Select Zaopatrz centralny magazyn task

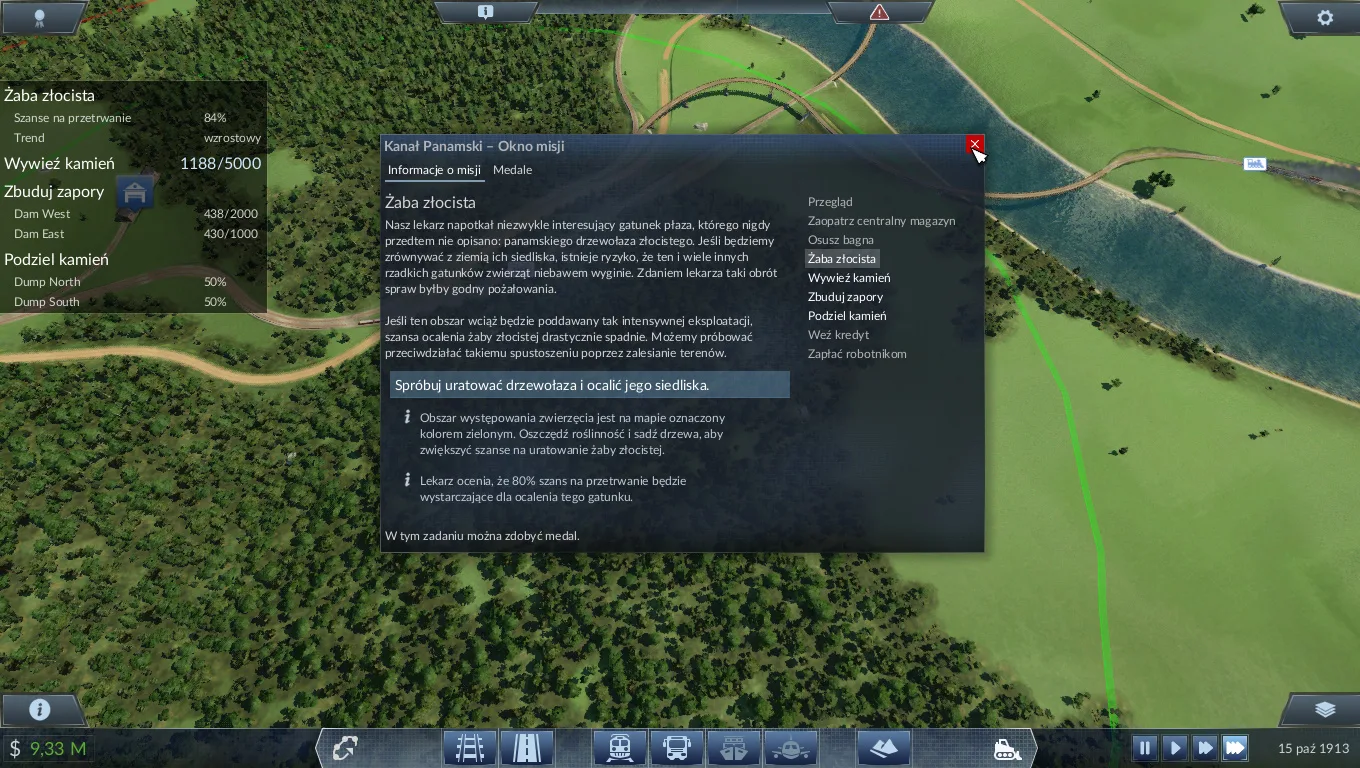[x=881, y=221]
